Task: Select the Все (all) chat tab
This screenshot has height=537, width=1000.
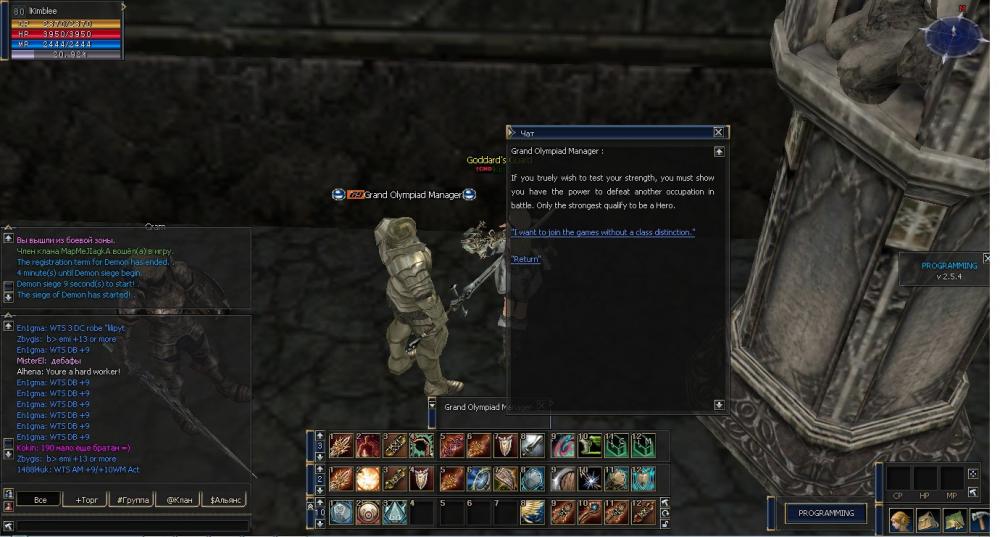Action: (x=40, y=499)
